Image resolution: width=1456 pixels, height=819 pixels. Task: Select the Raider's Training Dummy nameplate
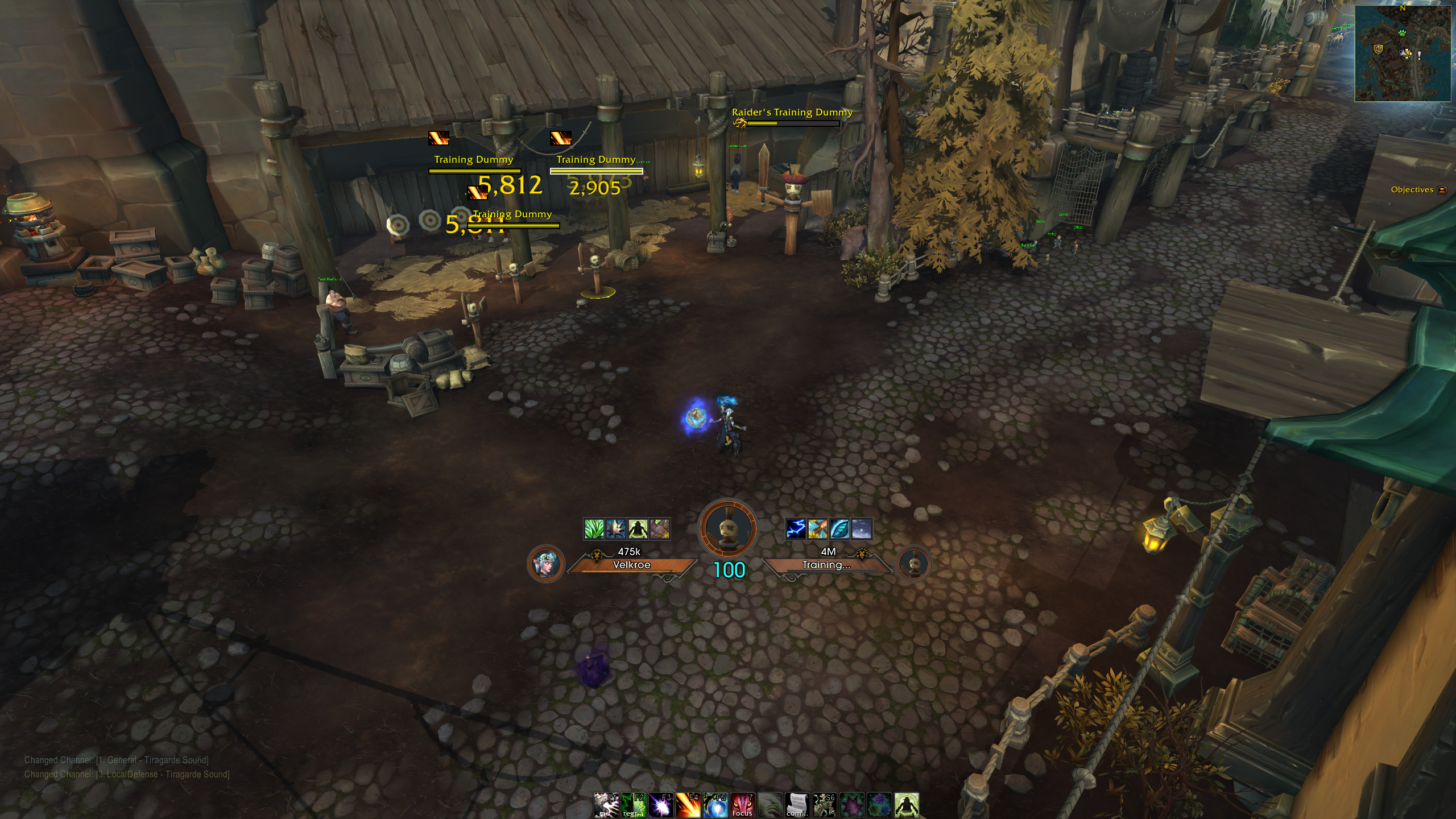pyautogui.click(x=792, y=121)
